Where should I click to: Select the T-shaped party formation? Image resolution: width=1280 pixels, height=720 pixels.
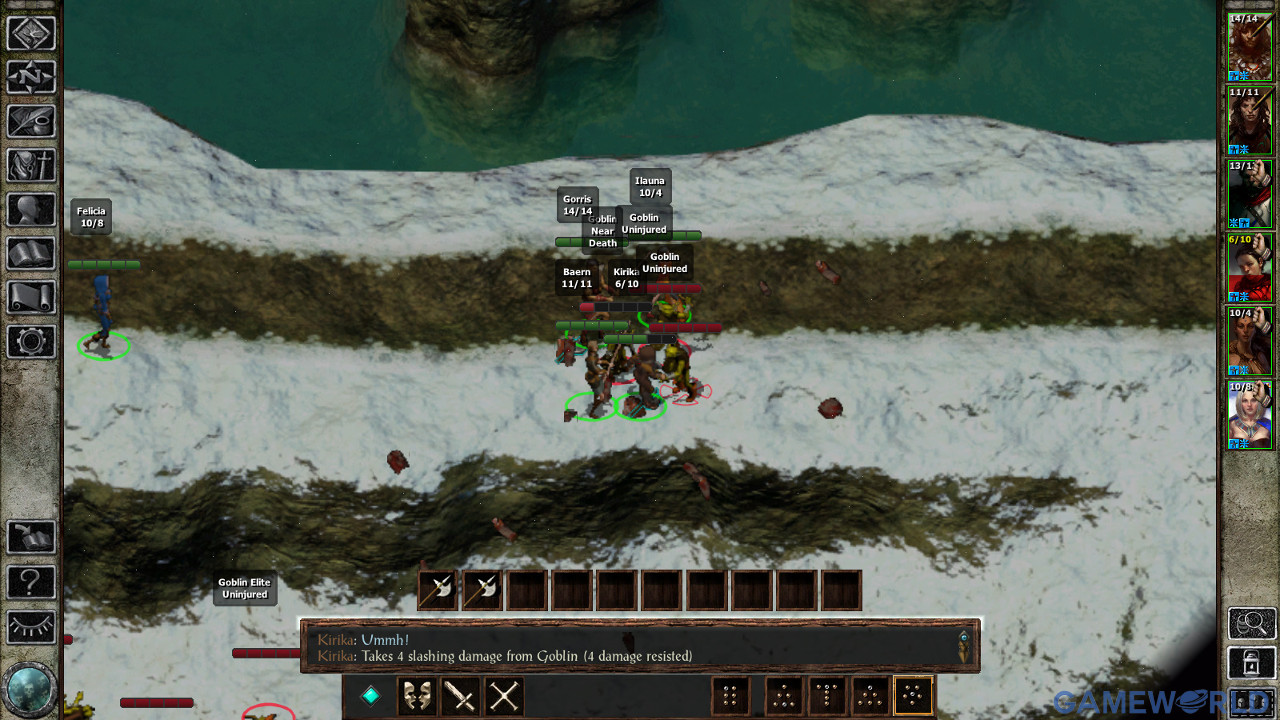(x=828, y=695)
